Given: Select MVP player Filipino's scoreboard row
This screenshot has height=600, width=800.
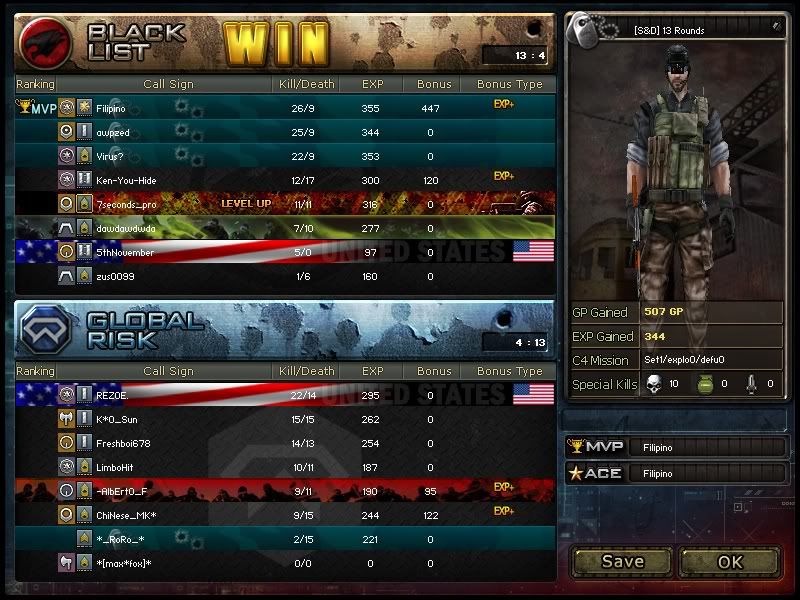Looking at the screenshot, I should click(285, 107).
